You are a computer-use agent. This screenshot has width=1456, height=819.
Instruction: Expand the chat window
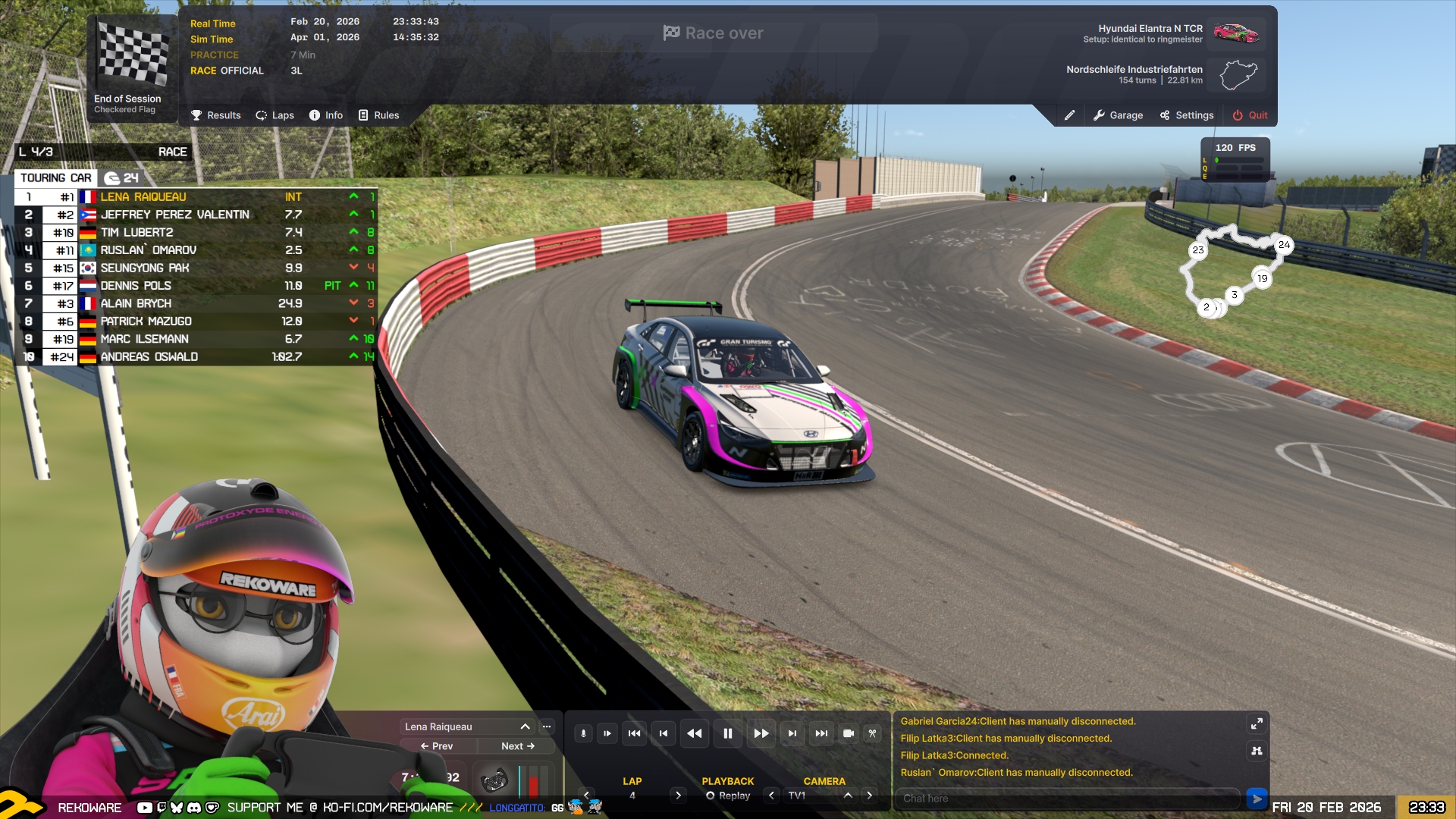(x=1257, y=724)
